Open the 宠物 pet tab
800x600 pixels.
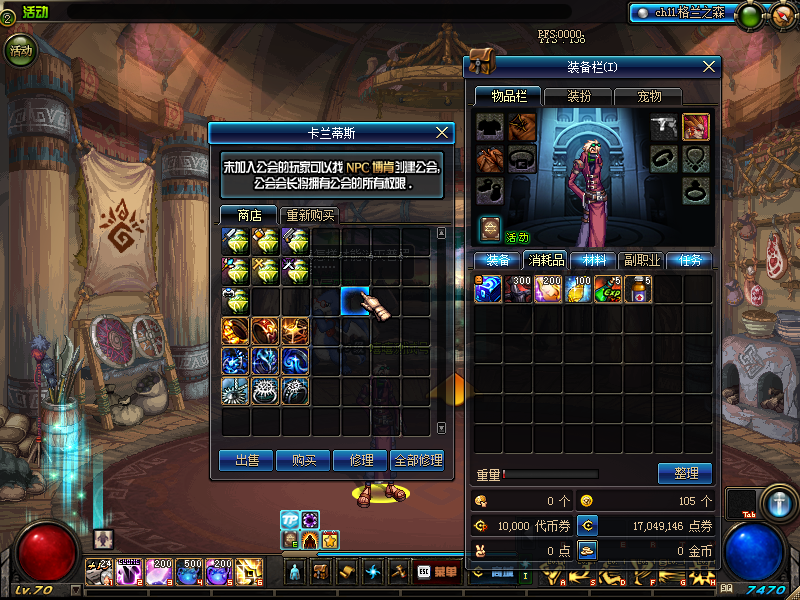650,96
